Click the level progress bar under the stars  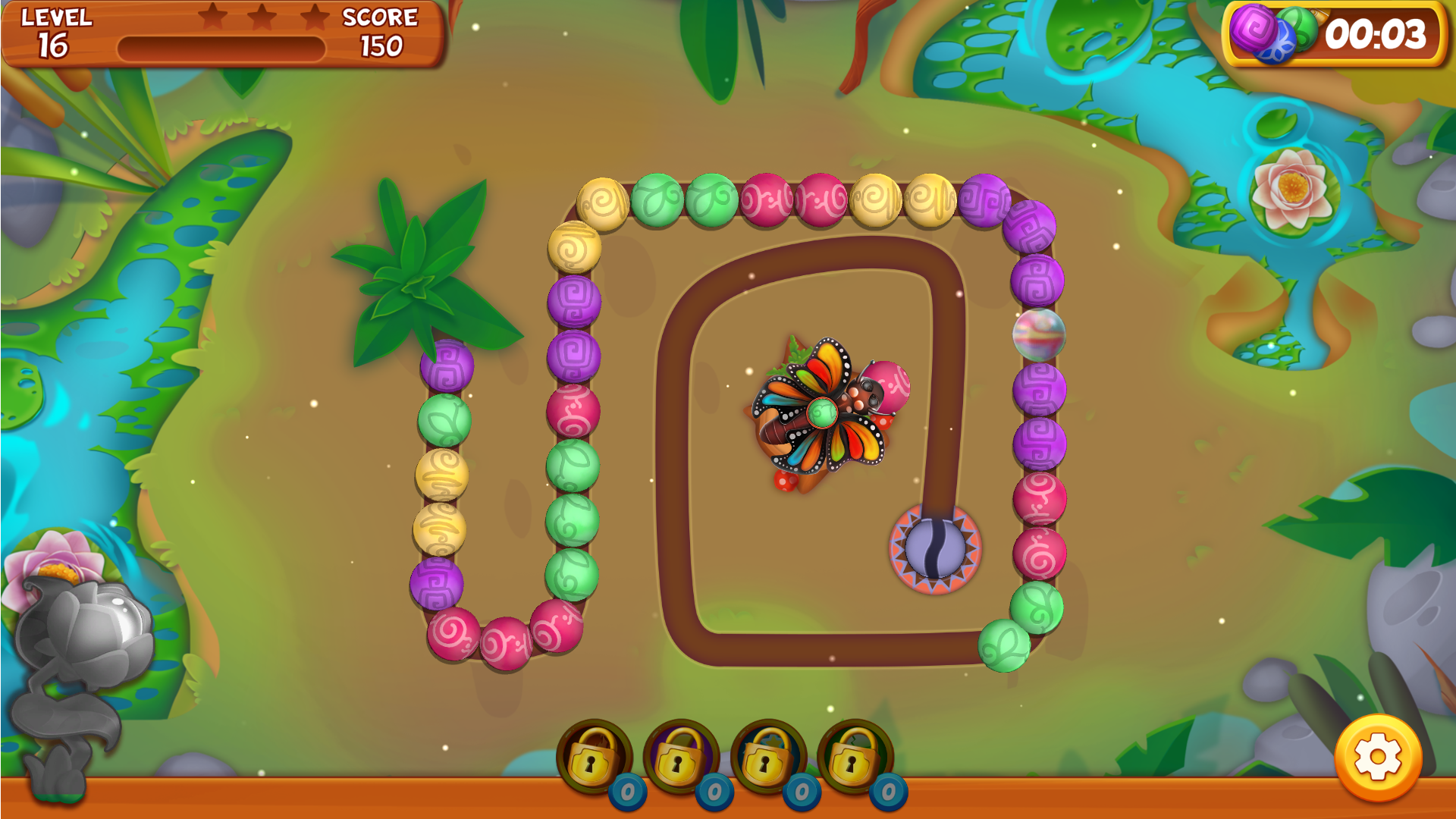pos(220,47)
